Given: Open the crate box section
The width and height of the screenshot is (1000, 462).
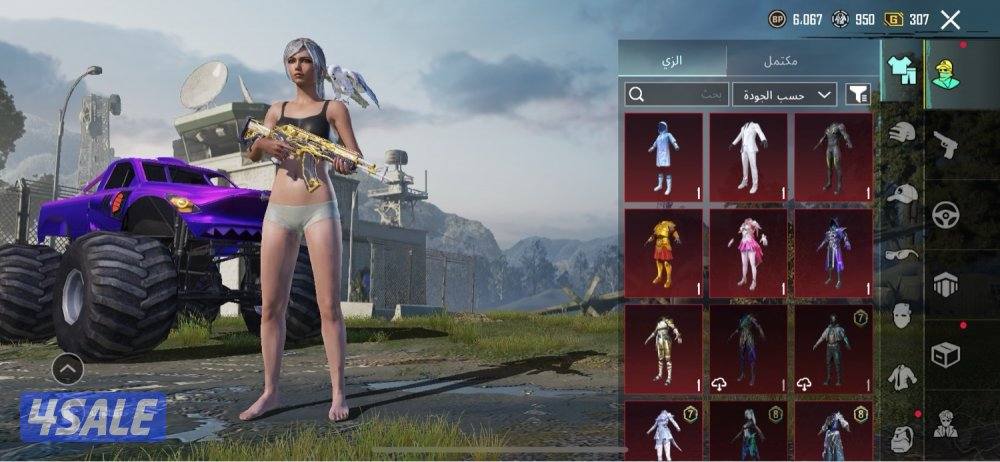Looking at the screenshot, I should pyautogui.click(x=946, y=354).
